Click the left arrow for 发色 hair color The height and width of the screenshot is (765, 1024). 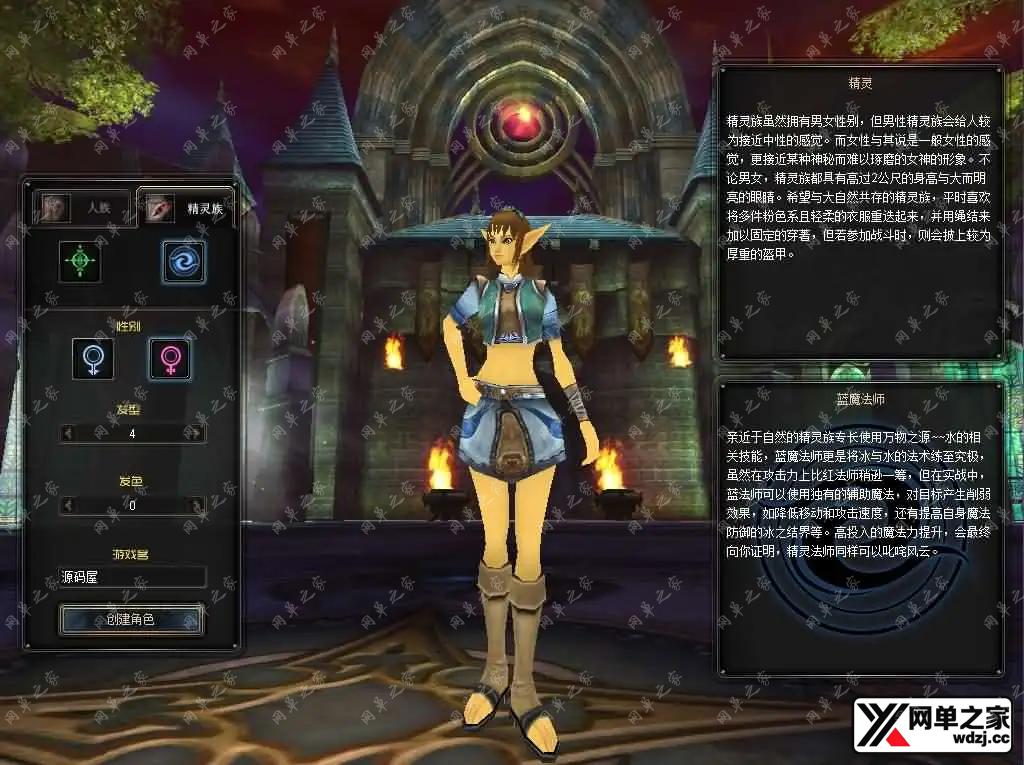tap(68, 505)
